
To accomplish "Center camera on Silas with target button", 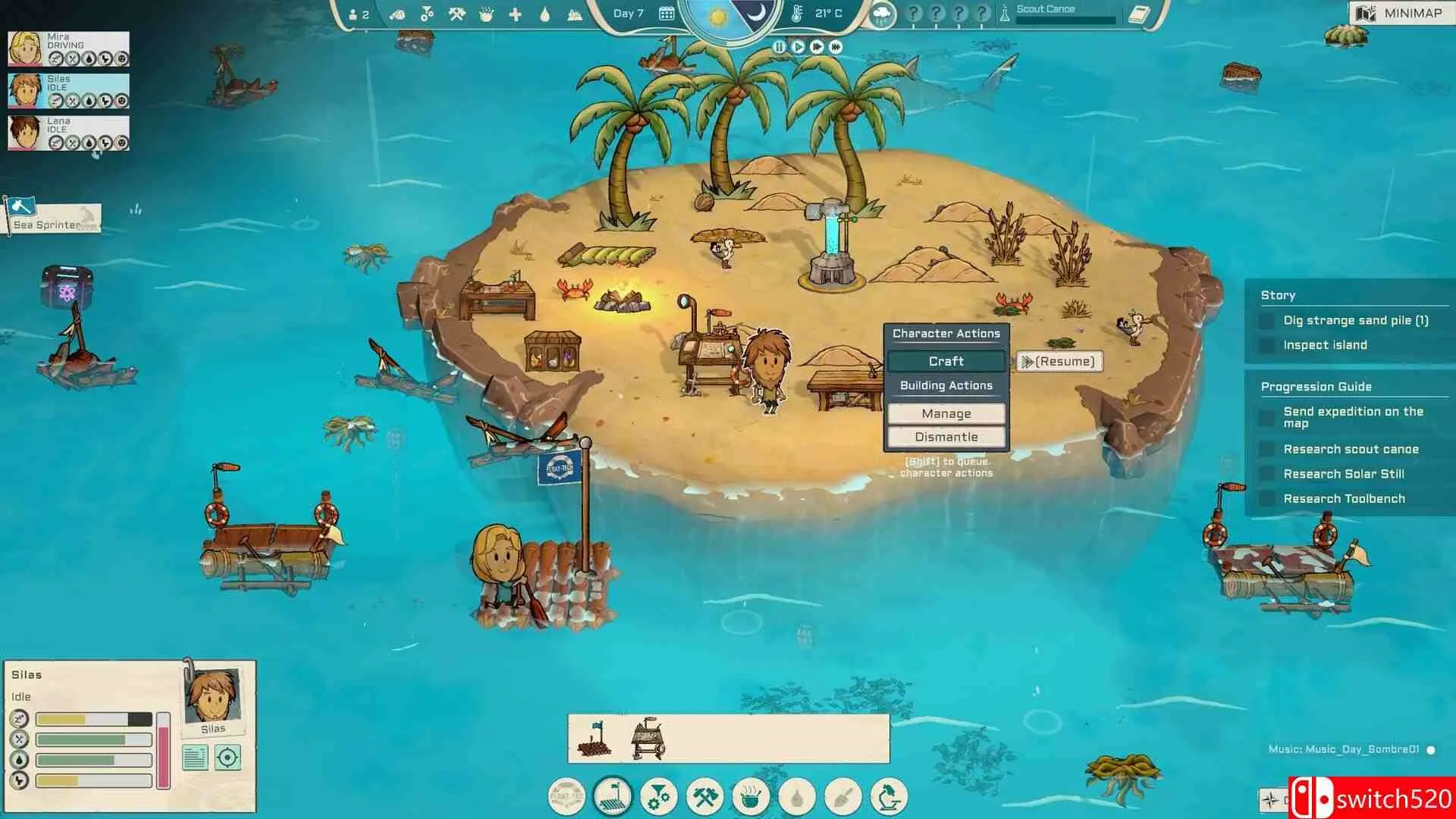I will [x=227, y=758].
